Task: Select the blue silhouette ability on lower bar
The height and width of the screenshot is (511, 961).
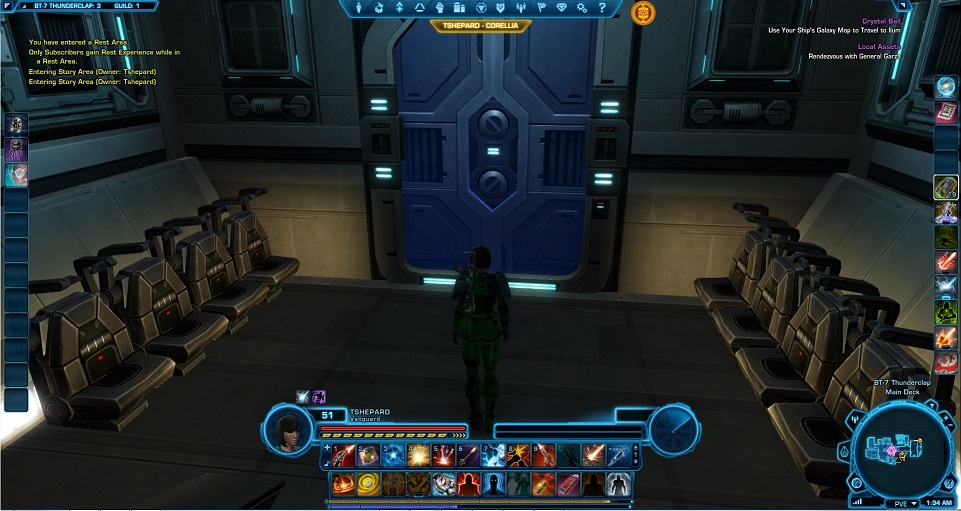Action: (495, 485)
